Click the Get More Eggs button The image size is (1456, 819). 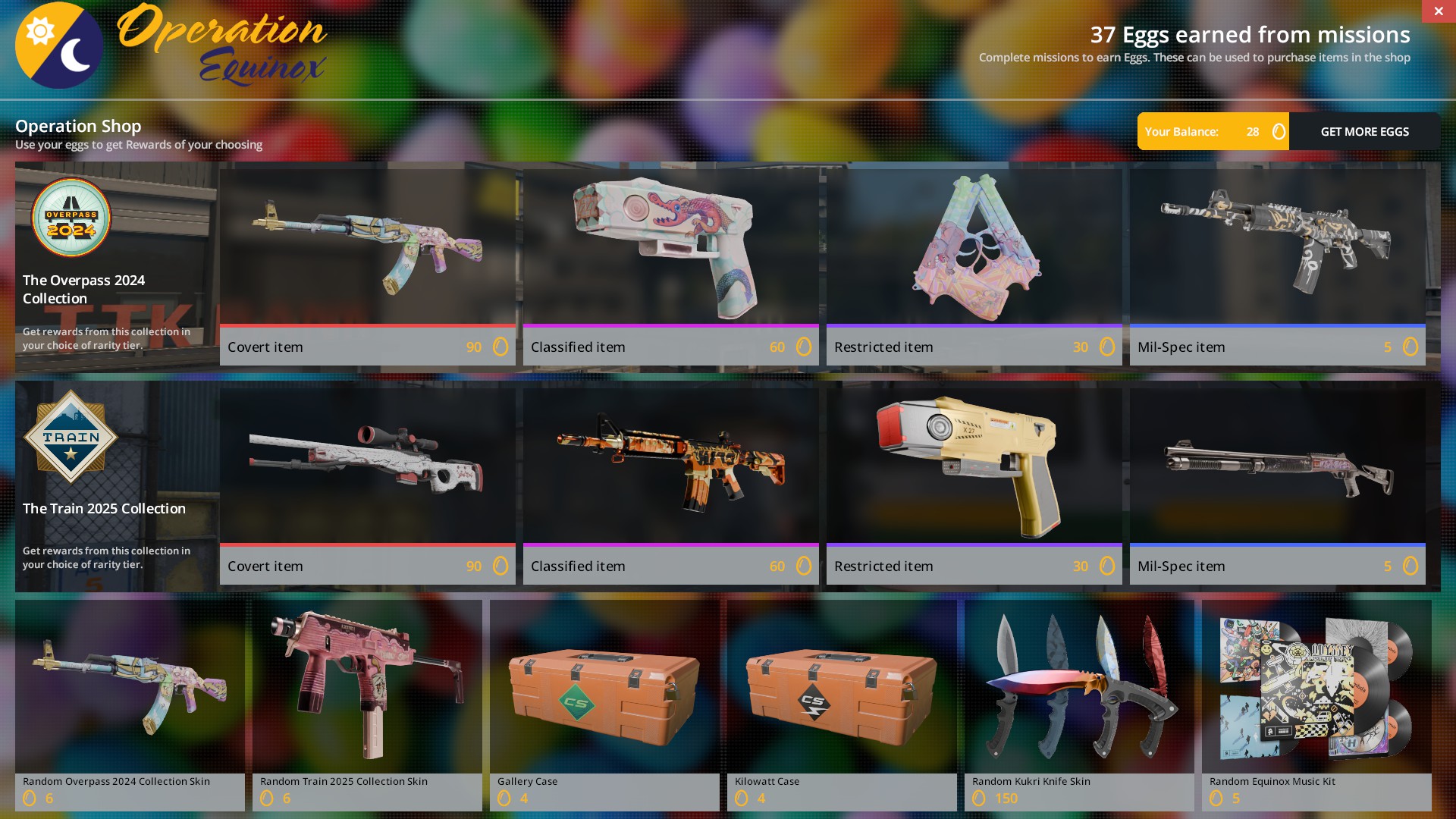1364,131
